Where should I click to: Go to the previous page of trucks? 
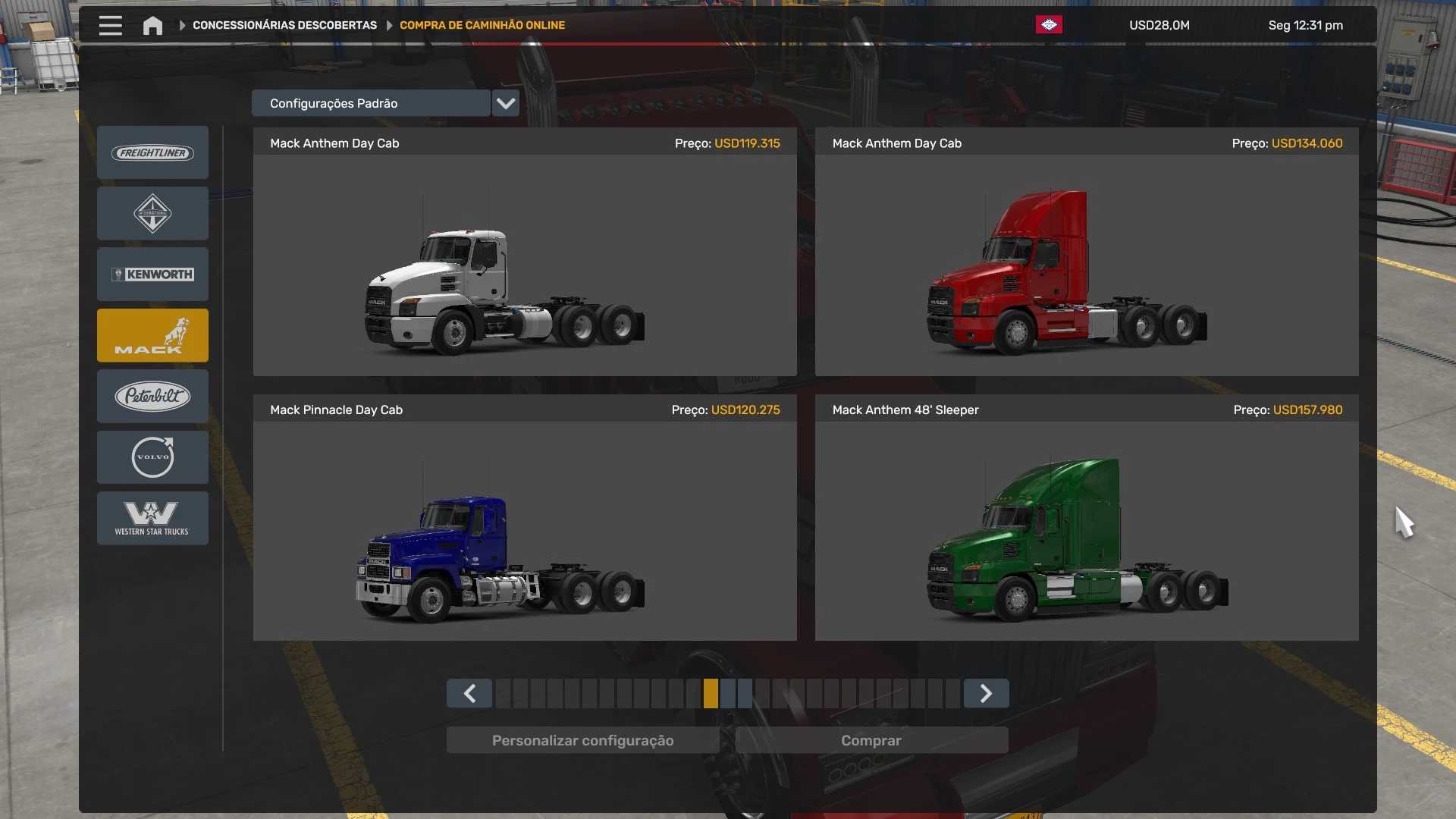click(x=469, y=693)
